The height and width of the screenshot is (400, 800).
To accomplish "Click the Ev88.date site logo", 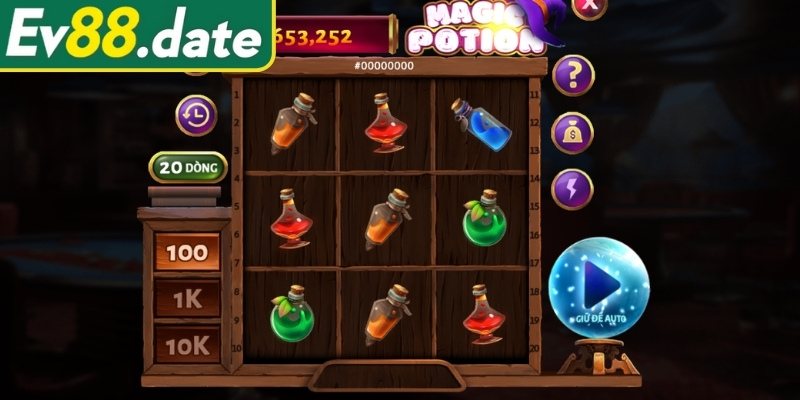I will point(135,37).
